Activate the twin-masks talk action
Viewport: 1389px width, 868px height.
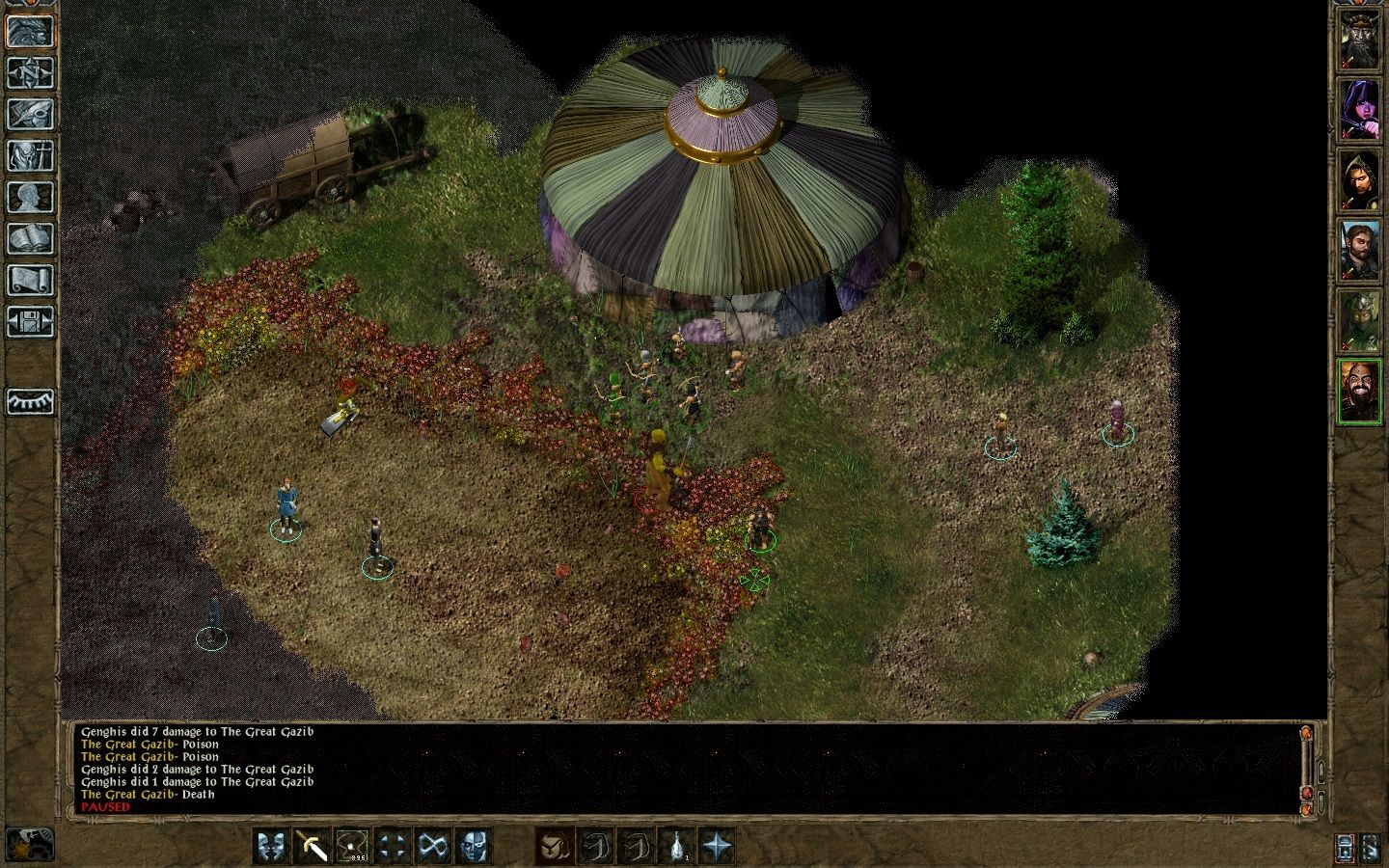270,846
